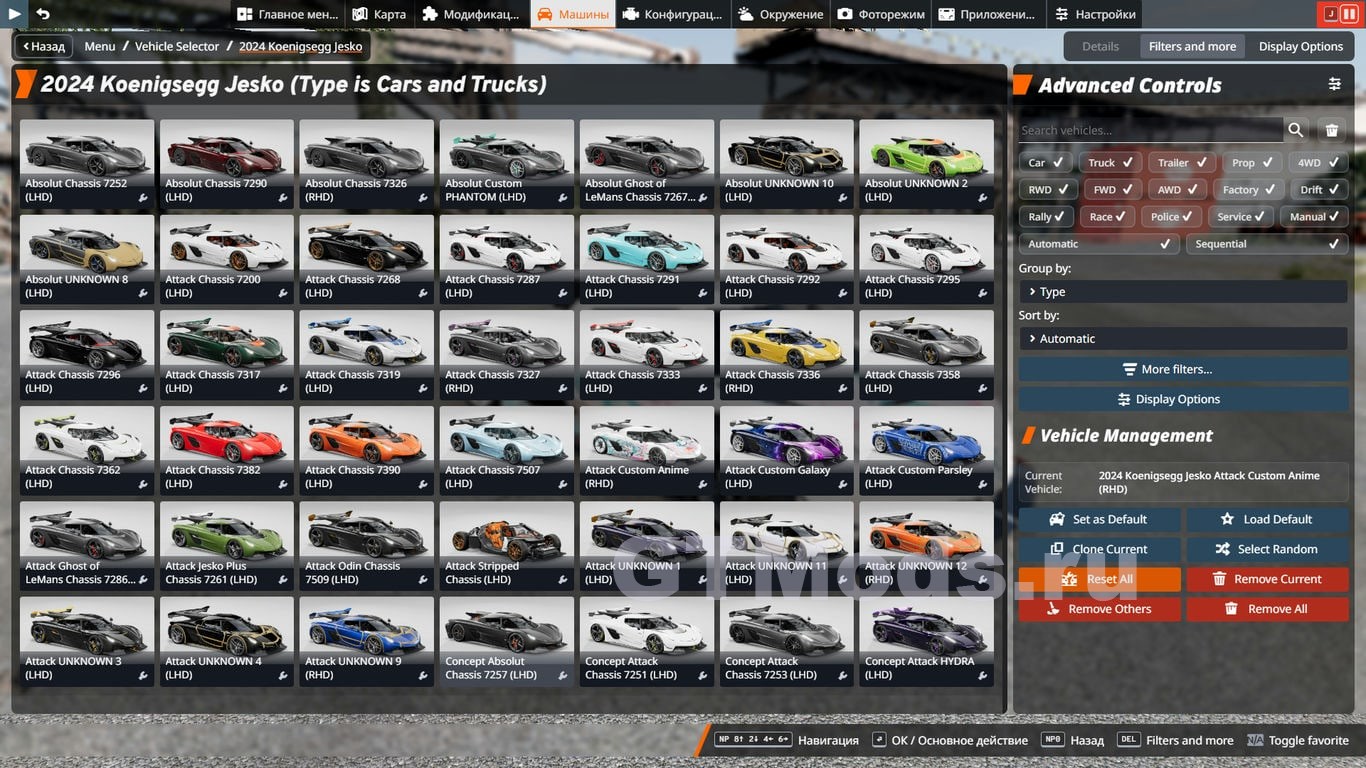Open More filters
This screenshot has width=1366, height=768.
[x=1183, y=369]
